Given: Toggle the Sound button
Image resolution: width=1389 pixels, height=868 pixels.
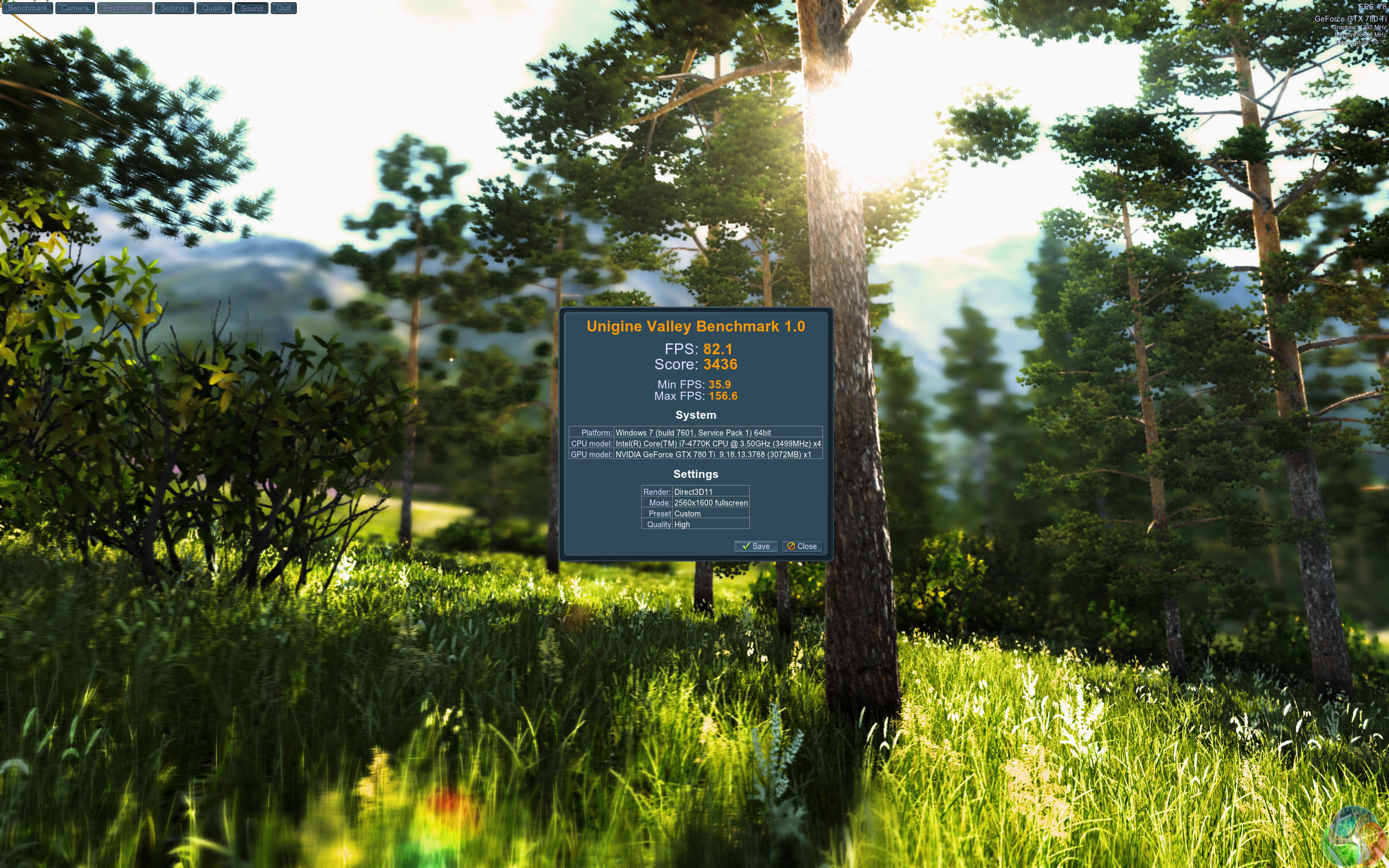Looking at the screenshot, I should pyautogui.click(x=251, y=8).
